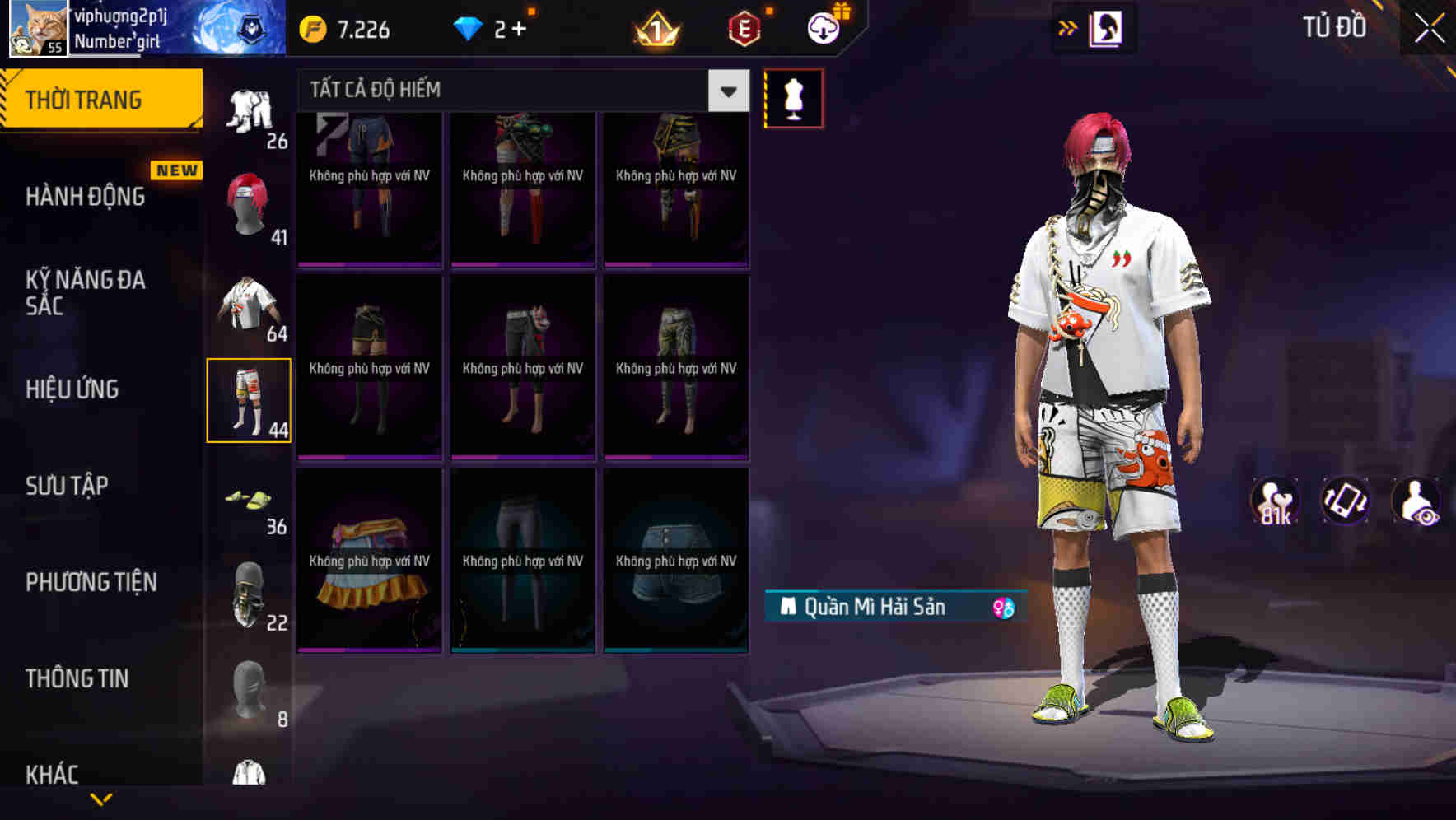Click the cloud download gift icon
The height and width of the screenshot is (820, 1456).
pos(821,27)
